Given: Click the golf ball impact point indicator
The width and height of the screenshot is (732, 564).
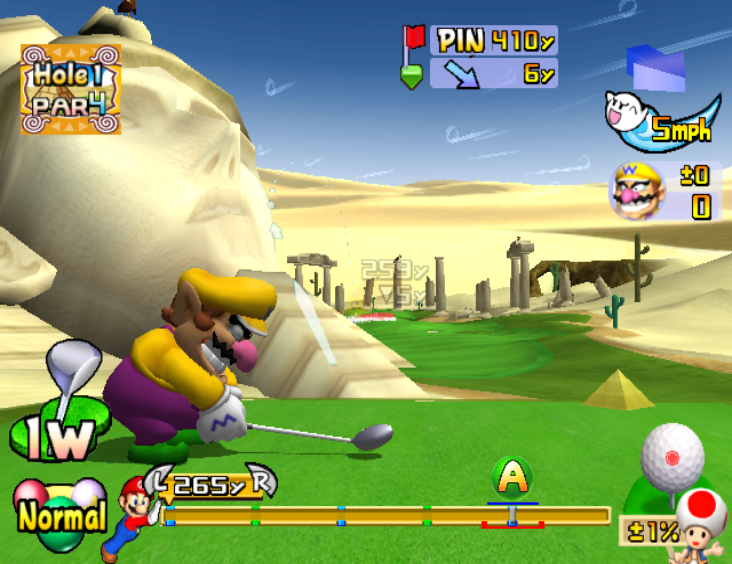Looking at the screenshot, I should click(672, 457).
